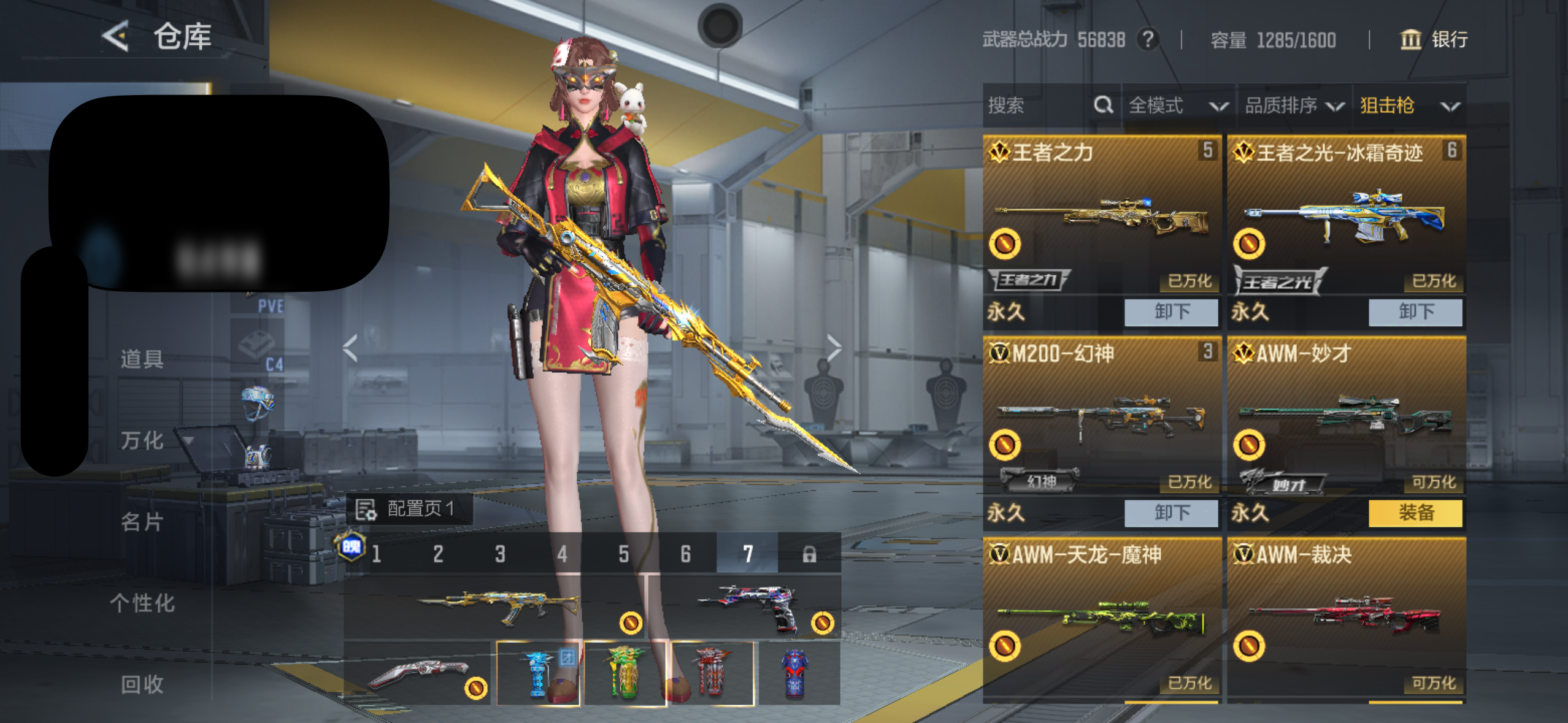The height and width of the screenshot is (723, 1568).
Task: Open the 狙击枪 weapon type dropdown
Action: [x=1409, y=106]
